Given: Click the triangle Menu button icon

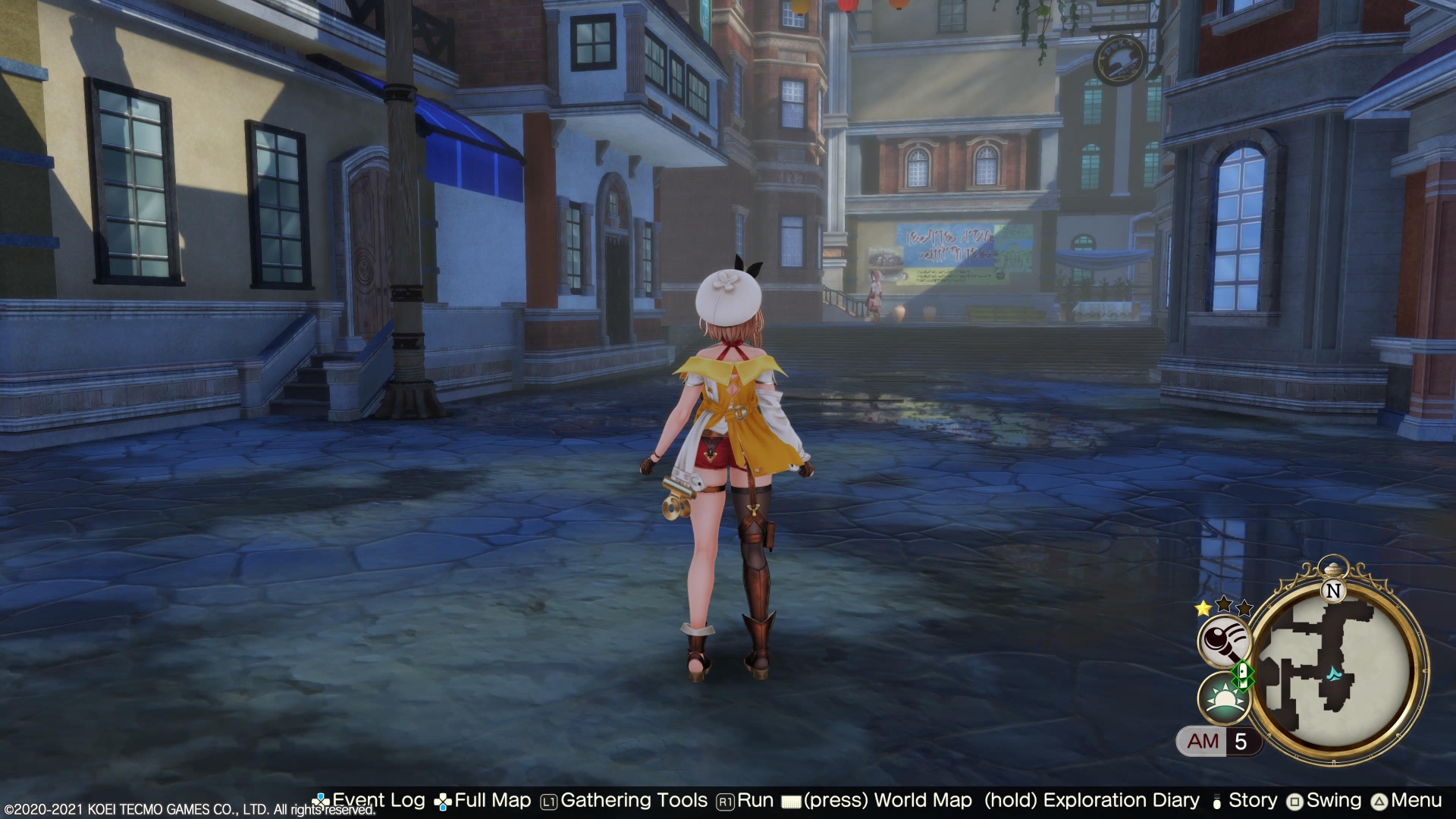Looking at the screenshot, I should 1378,801.
